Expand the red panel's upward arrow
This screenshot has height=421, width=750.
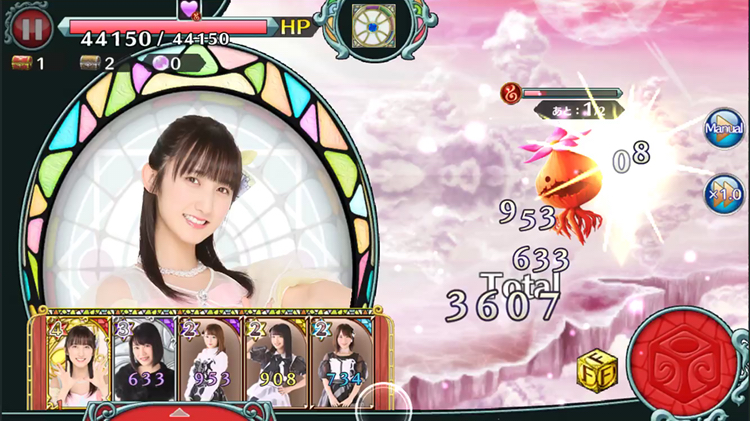click(x=179, y=412)
